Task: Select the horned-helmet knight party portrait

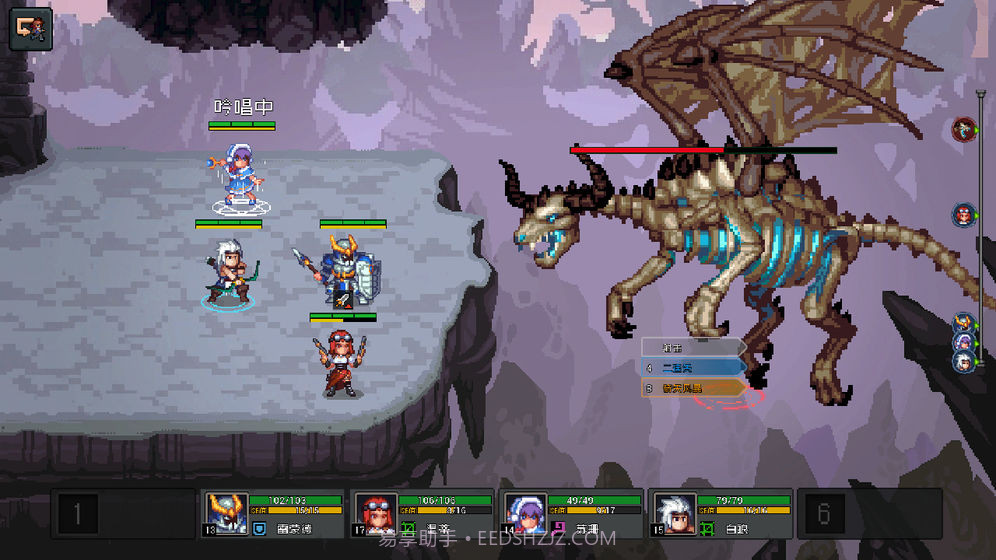Action: click(226, 513)
